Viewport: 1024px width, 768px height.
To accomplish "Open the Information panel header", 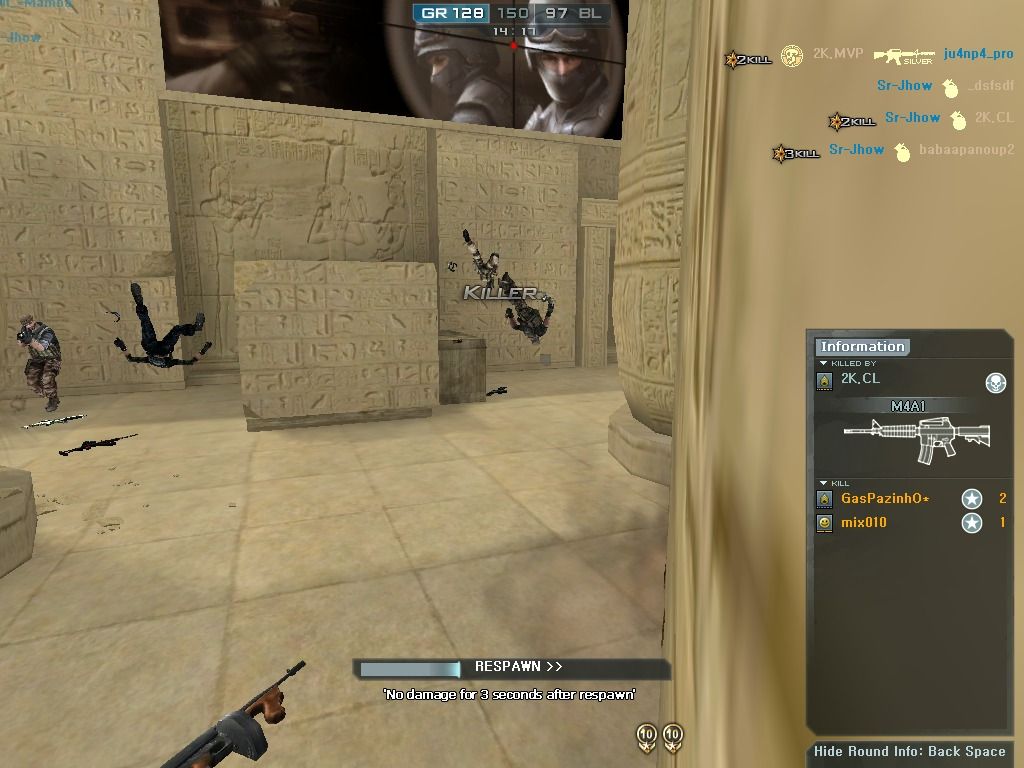I will point(862,347).
